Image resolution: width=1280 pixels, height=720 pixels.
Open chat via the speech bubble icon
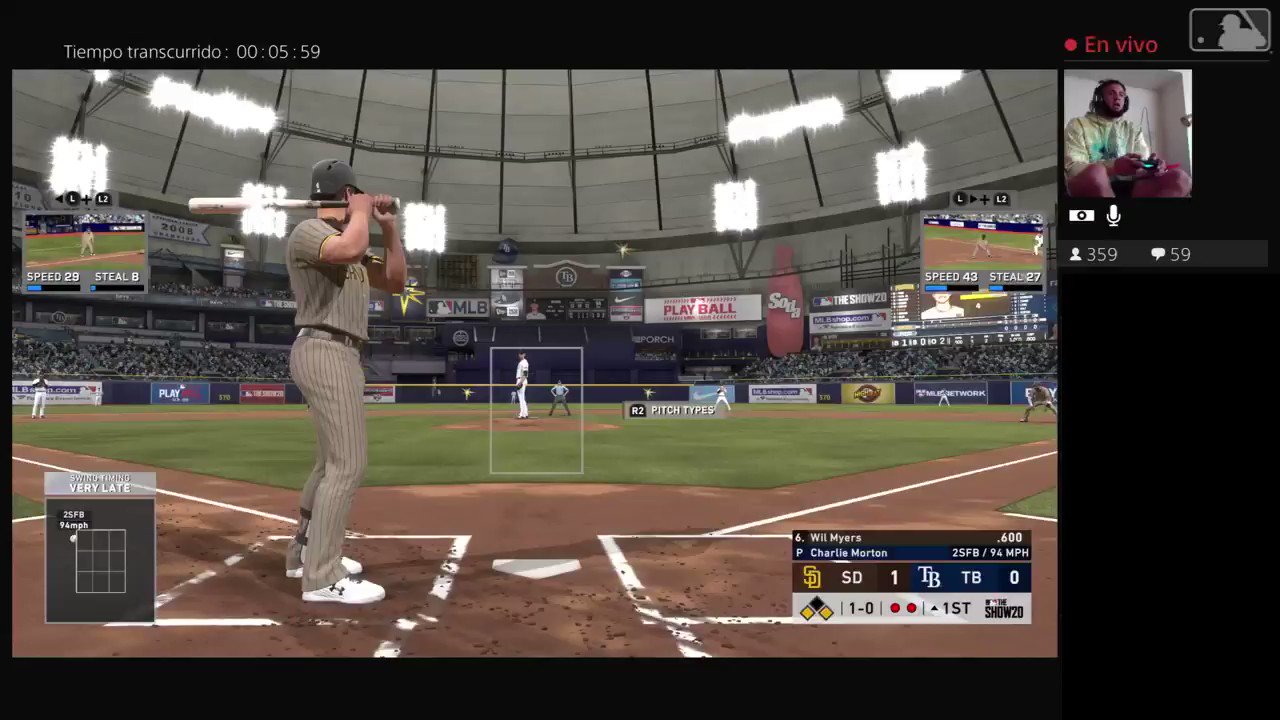pos(1157,254)
